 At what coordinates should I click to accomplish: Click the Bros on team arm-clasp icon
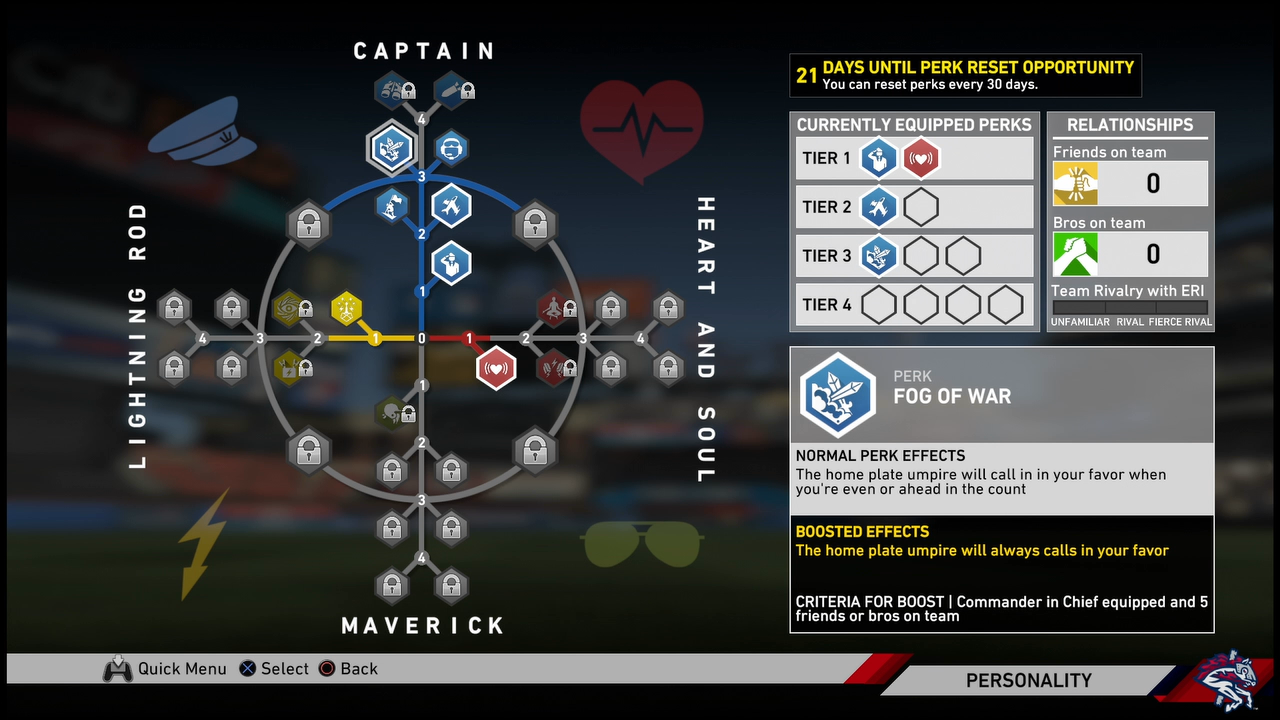(x=1075, y=254)
